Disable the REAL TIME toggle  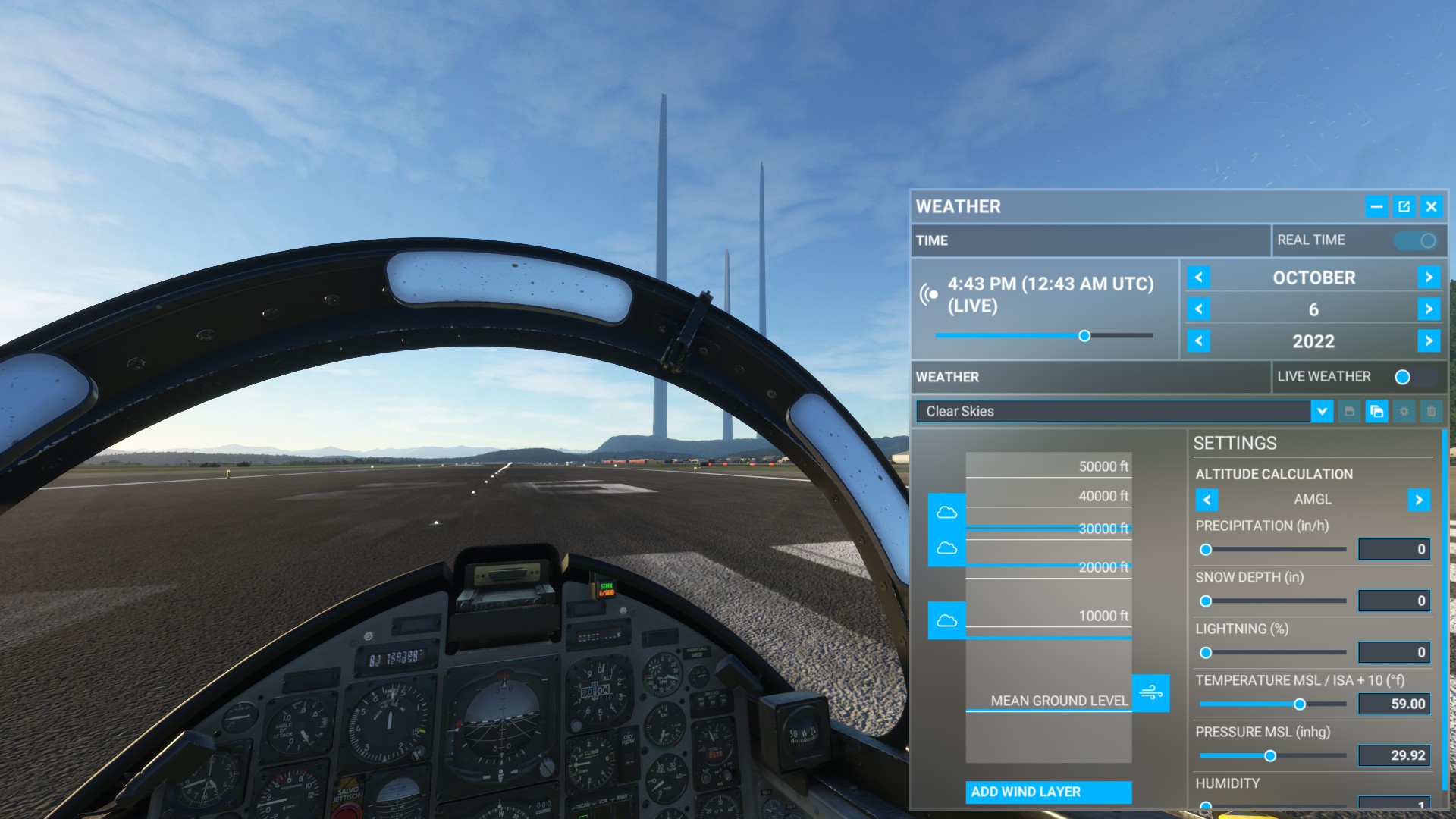click(x=1417, y=240)
